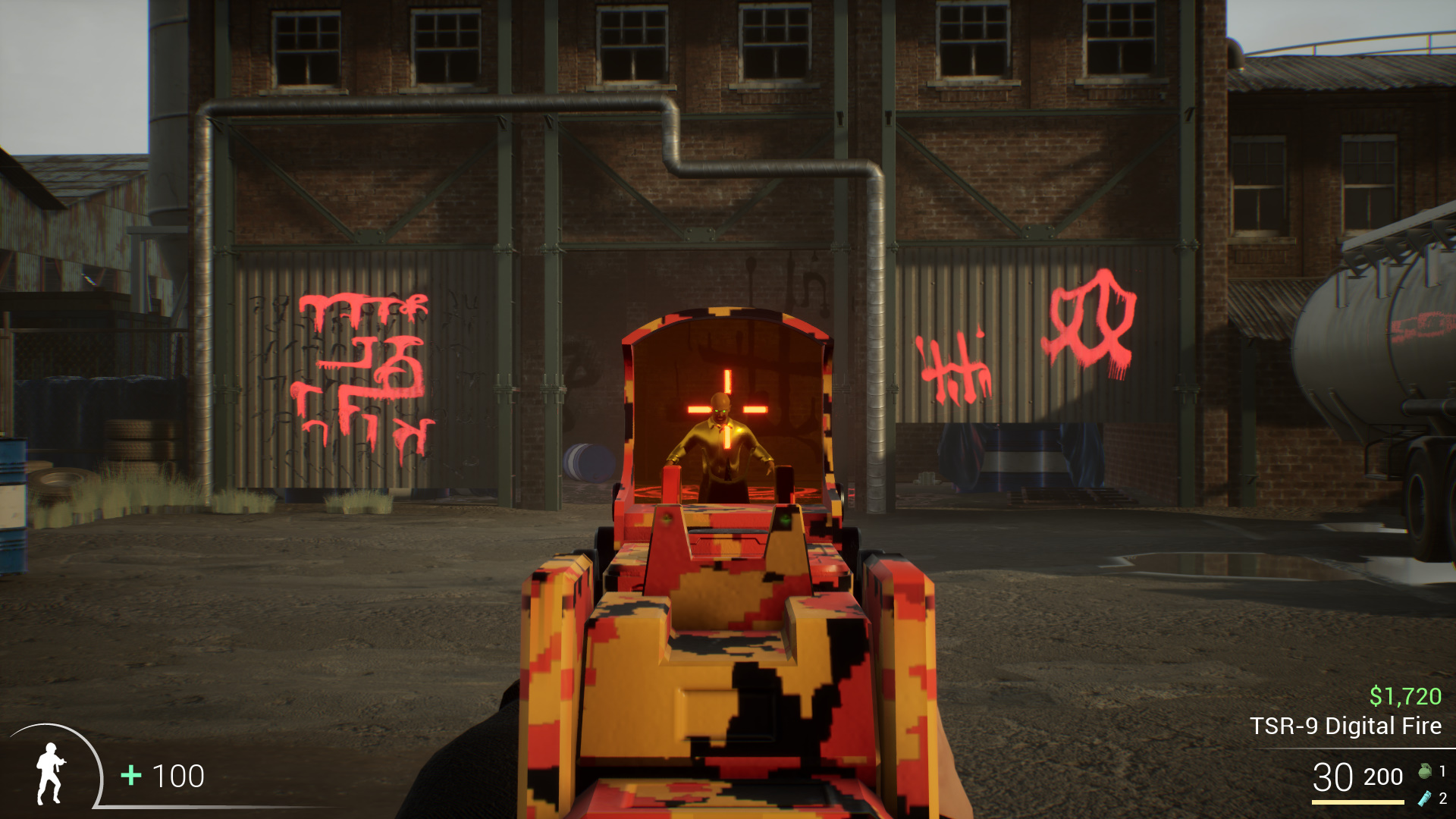Image resolution: width=1456 pixels, height=819 pixels.
Task: Click the glowing red crosshair in the sight
Action: [x=726, y=409]
